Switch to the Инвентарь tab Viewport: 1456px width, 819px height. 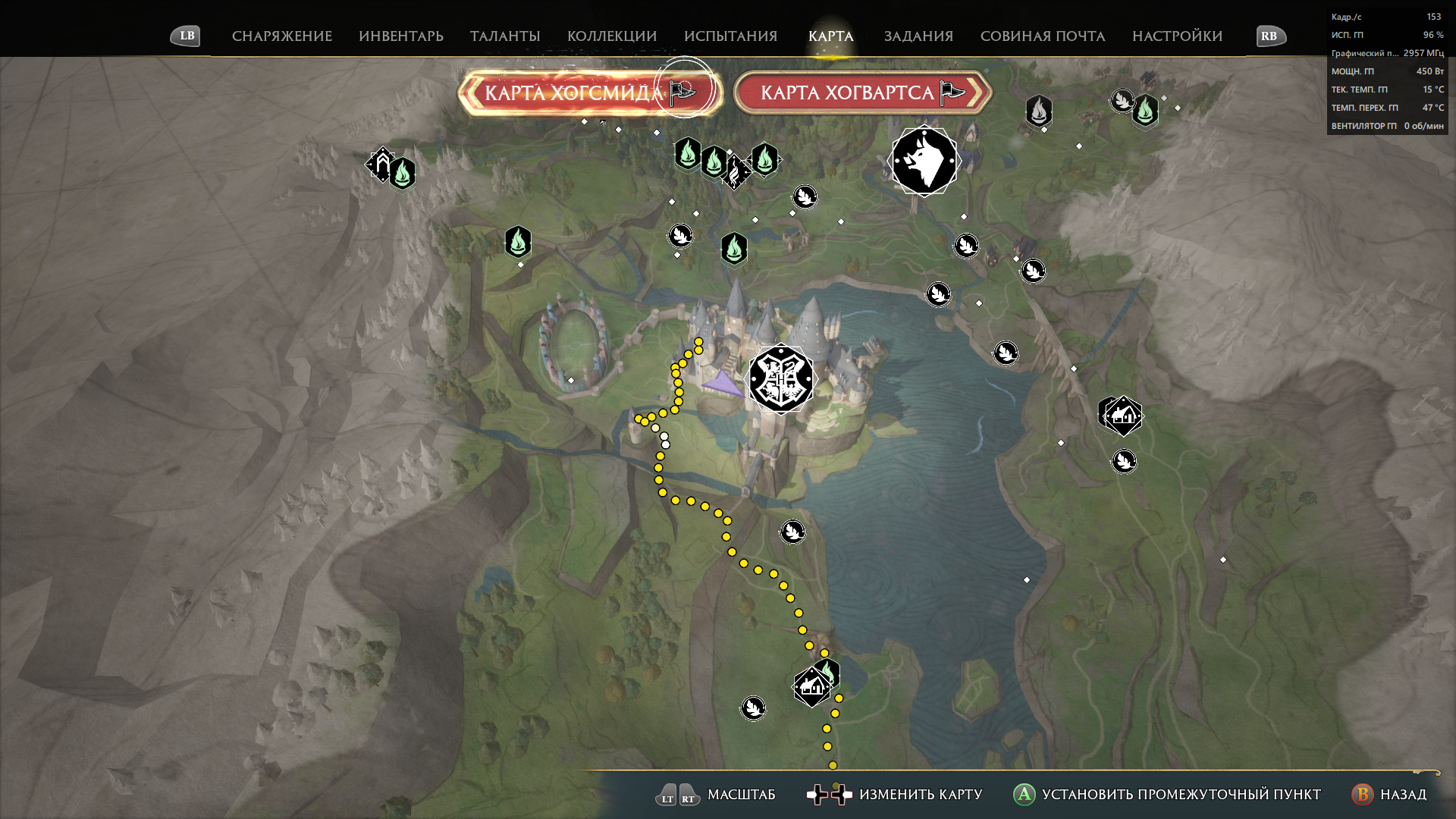click(400, 36)
